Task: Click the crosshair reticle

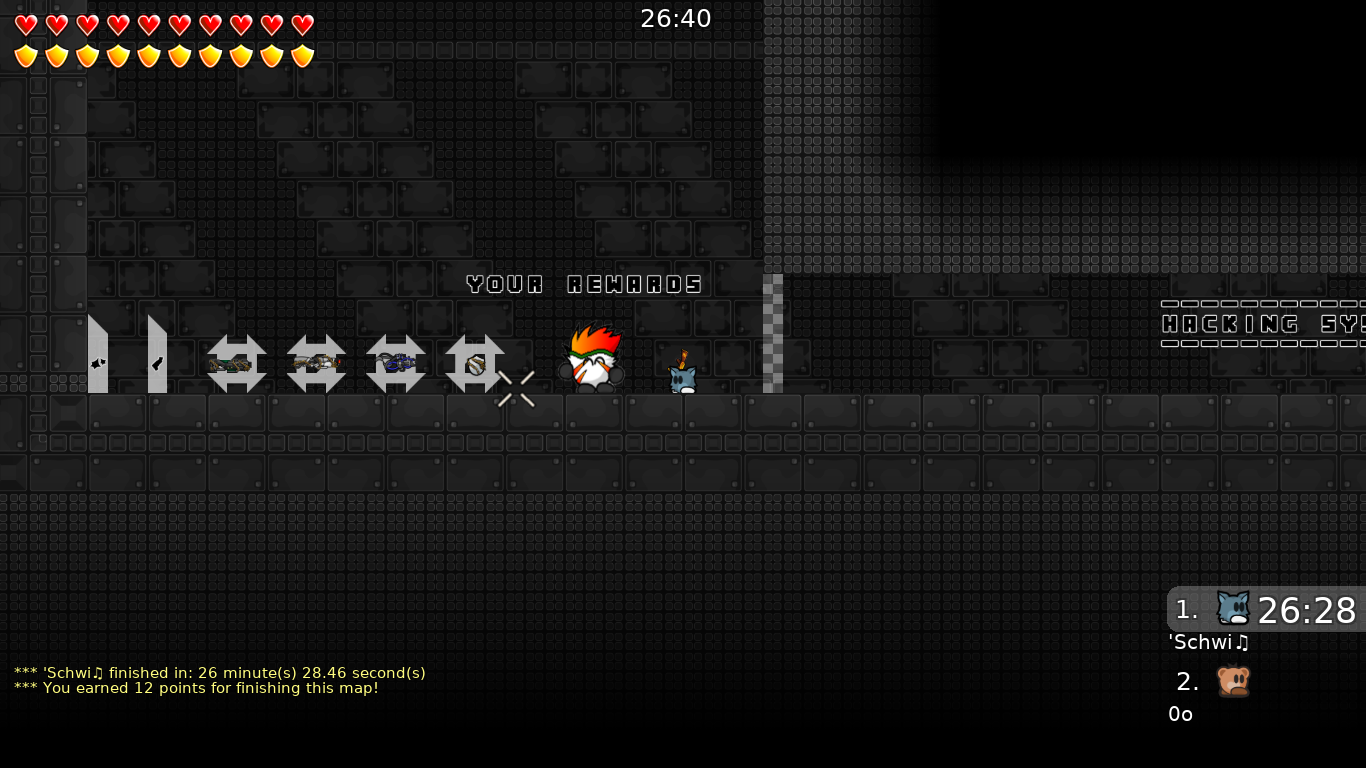Action: (517, 389)
